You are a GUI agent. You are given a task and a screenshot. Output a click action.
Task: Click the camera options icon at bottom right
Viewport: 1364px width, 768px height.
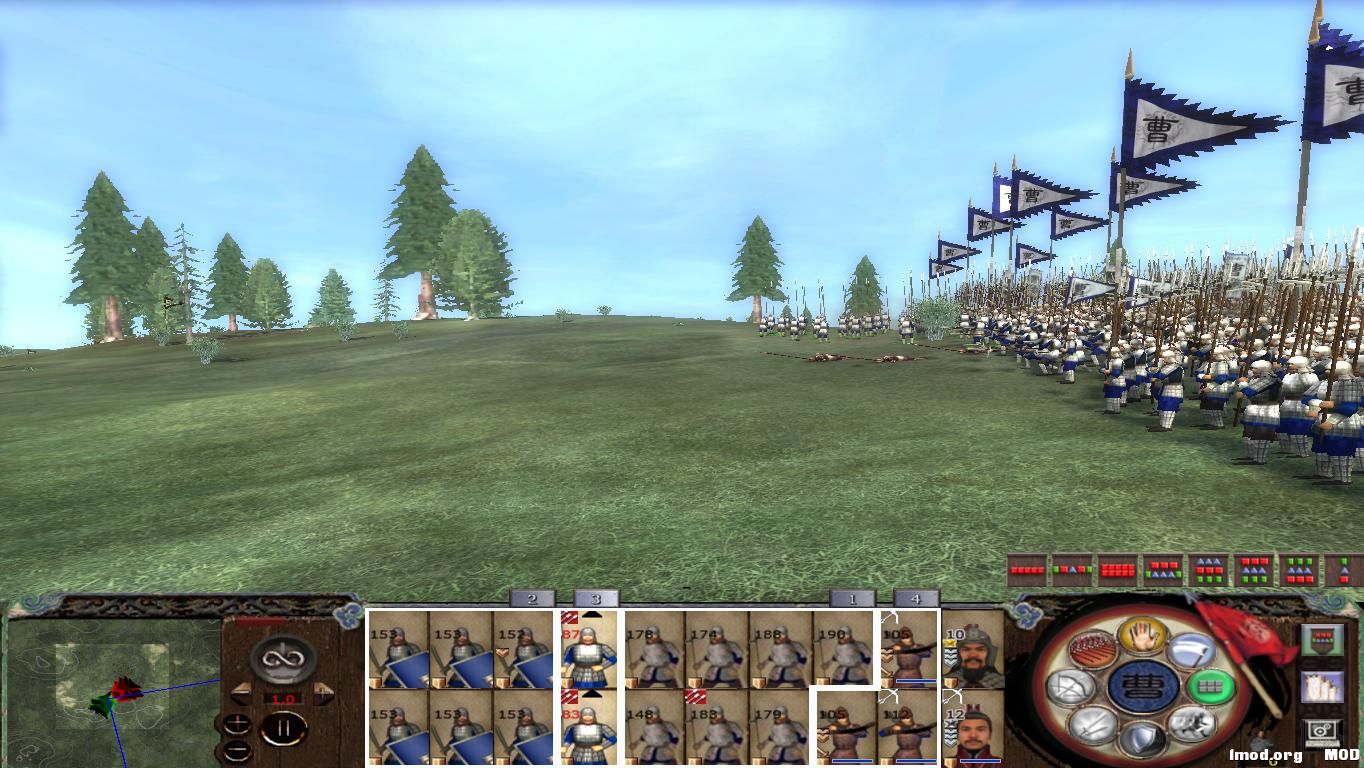click(x=1322, y=730)
